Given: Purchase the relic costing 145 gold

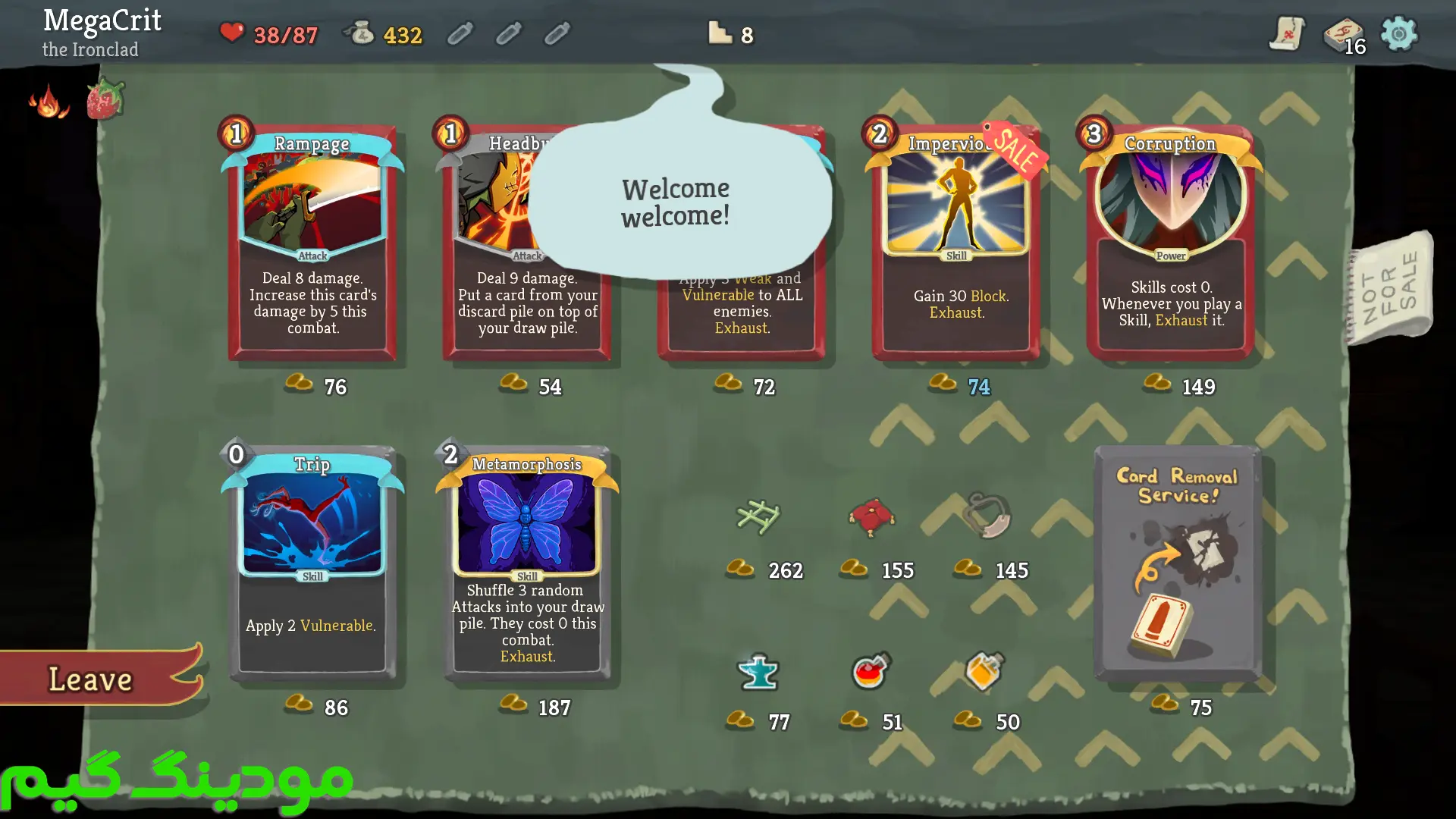Looking at the screenshot, I should pyautogui.click(x=986, y=516).
